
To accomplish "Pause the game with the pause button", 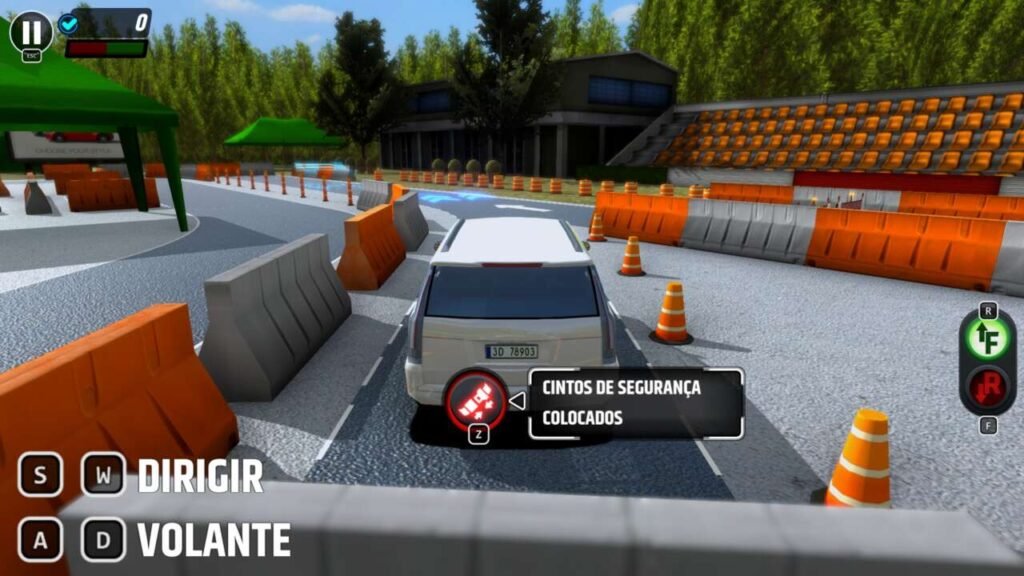I will click(x=30, y=31).
